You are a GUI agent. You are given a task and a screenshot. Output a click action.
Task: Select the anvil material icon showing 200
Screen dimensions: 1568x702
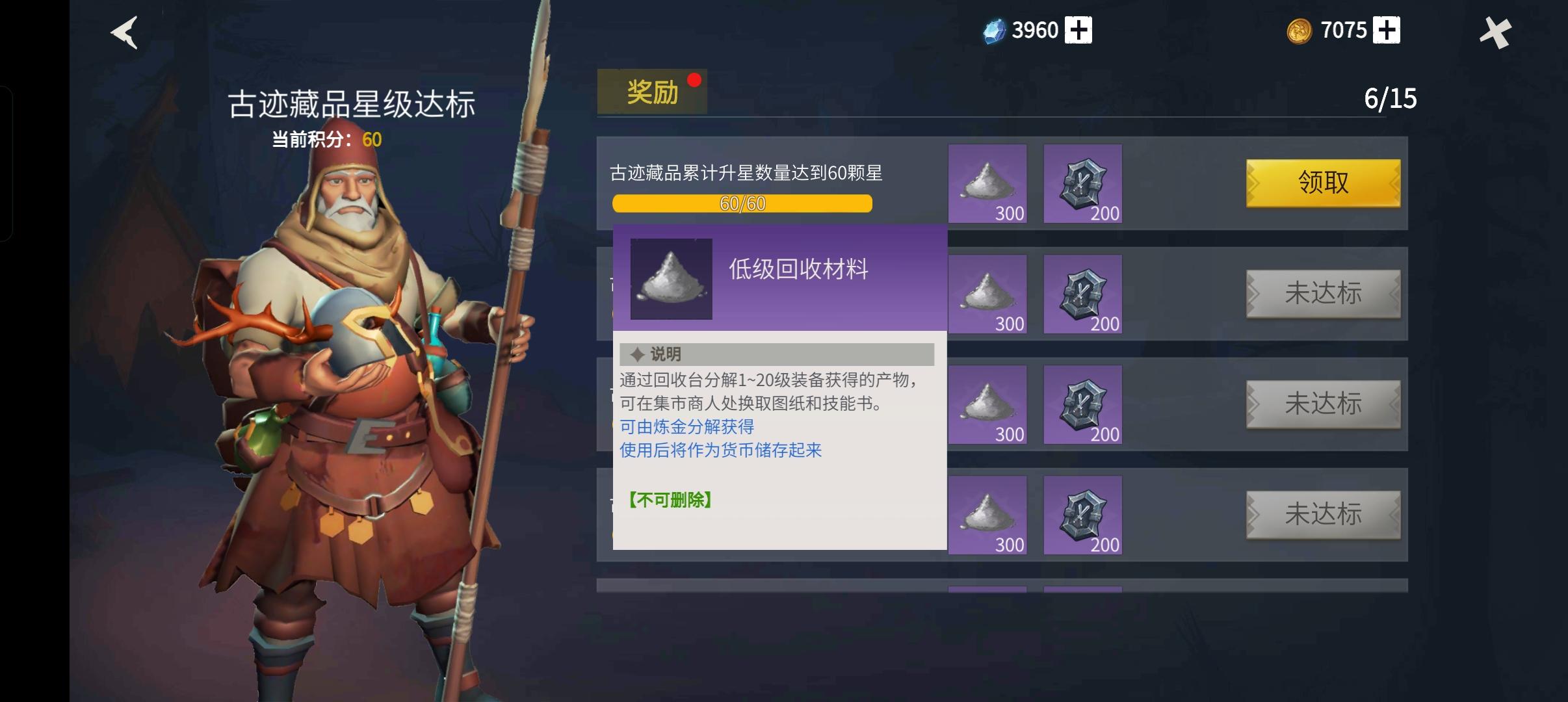click(1083, 184)
